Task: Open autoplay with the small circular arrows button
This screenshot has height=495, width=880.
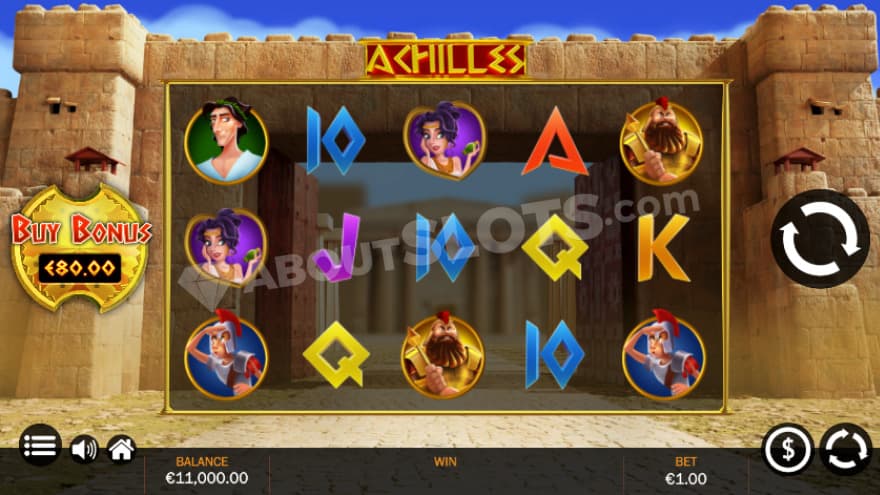Action: pyautogui.click(x=845, y=449)
